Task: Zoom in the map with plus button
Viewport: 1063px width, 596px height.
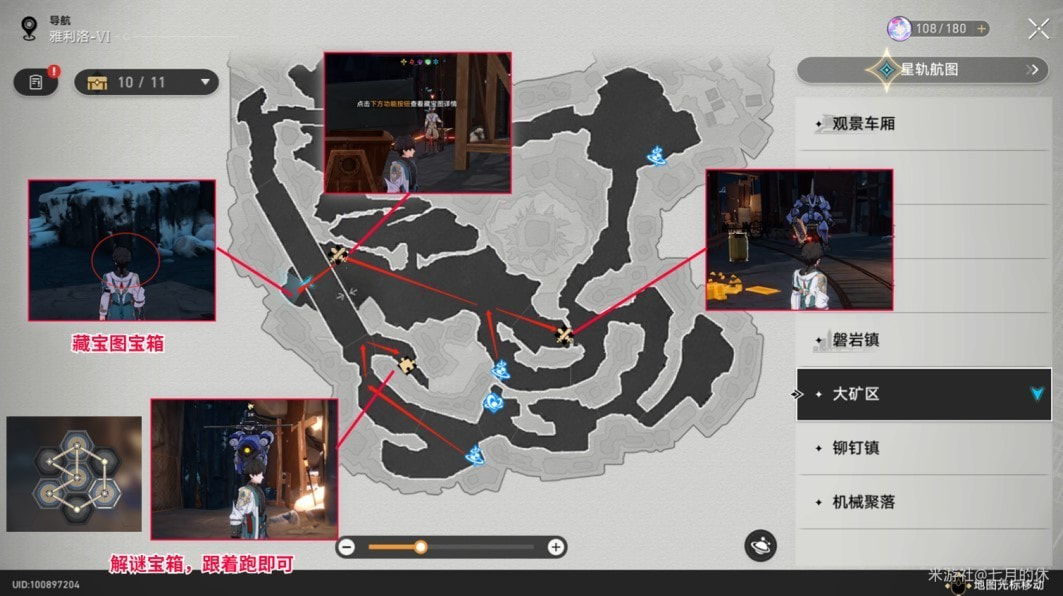Action: (x=555, y=547)
